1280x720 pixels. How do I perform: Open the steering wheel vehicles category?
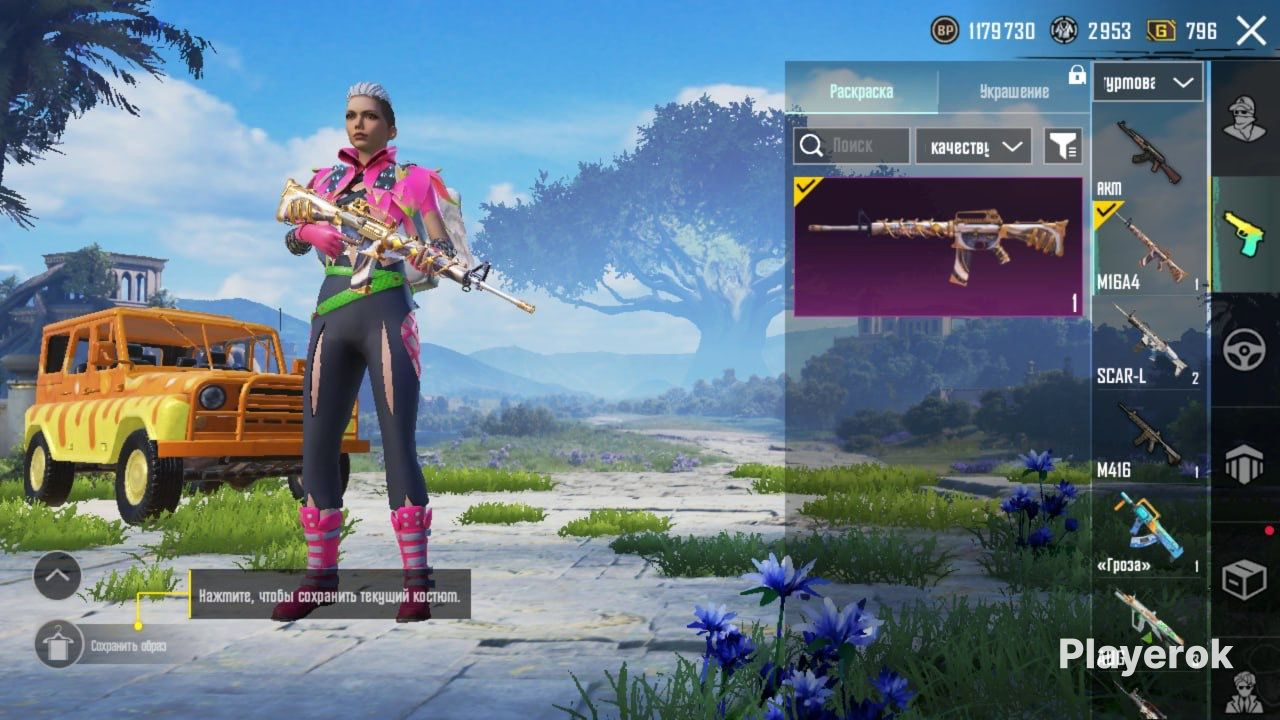(x=1244, y=350)
